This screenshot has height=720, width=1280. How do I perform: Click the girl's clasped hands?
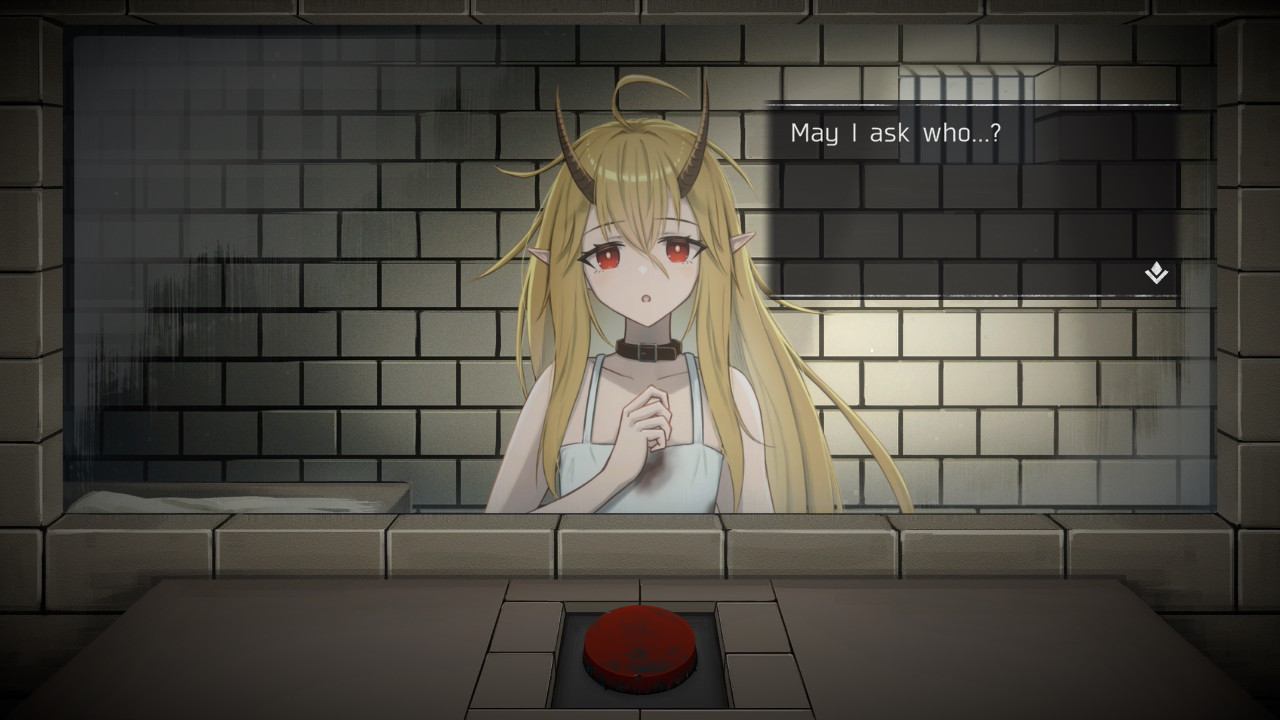pos(649,413)
